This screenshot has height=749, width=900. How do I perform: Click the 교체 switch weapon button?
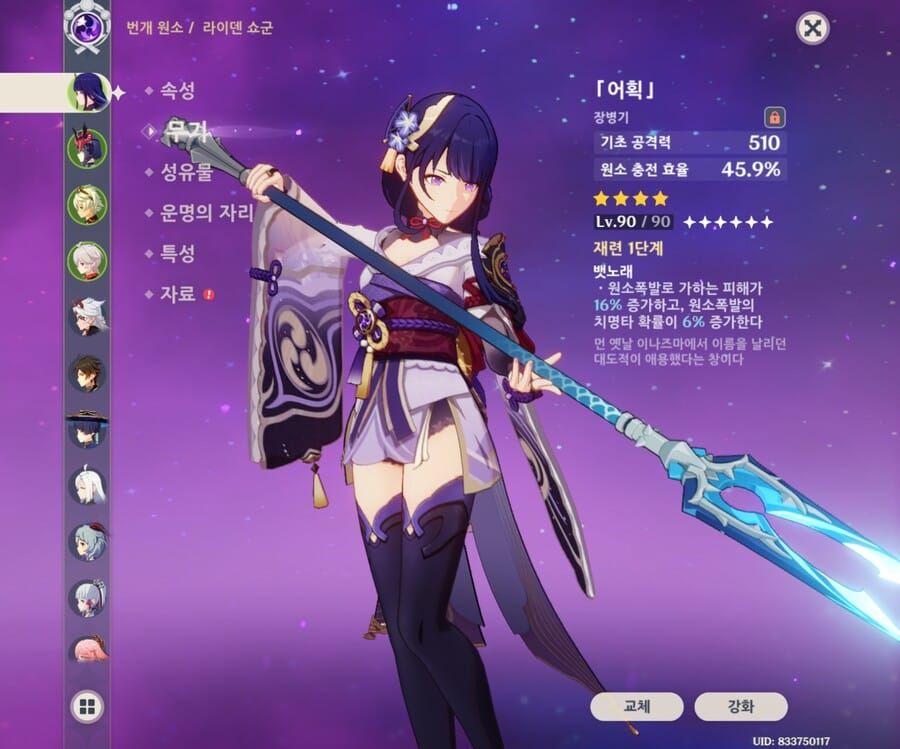click(637, 706)
